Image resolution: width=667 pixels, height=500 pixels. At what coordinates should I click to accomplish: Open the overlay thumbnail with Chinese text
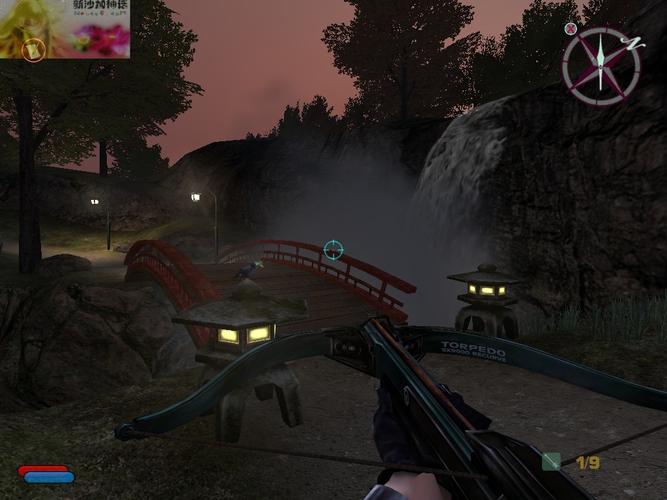(65, 28)
